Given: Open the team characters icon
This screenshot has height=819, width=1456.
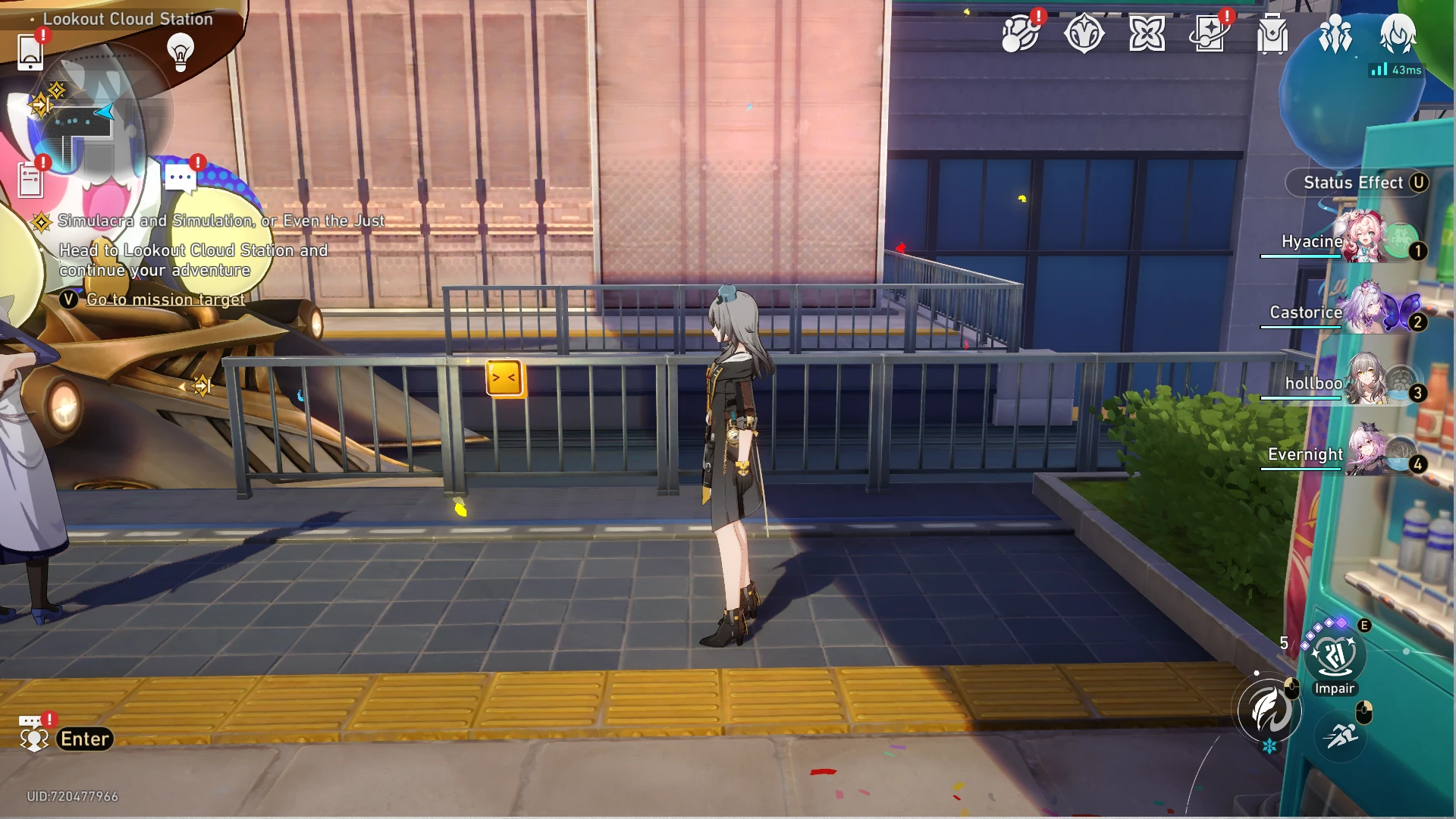Looking at the screenshot, I should 1335,34.
